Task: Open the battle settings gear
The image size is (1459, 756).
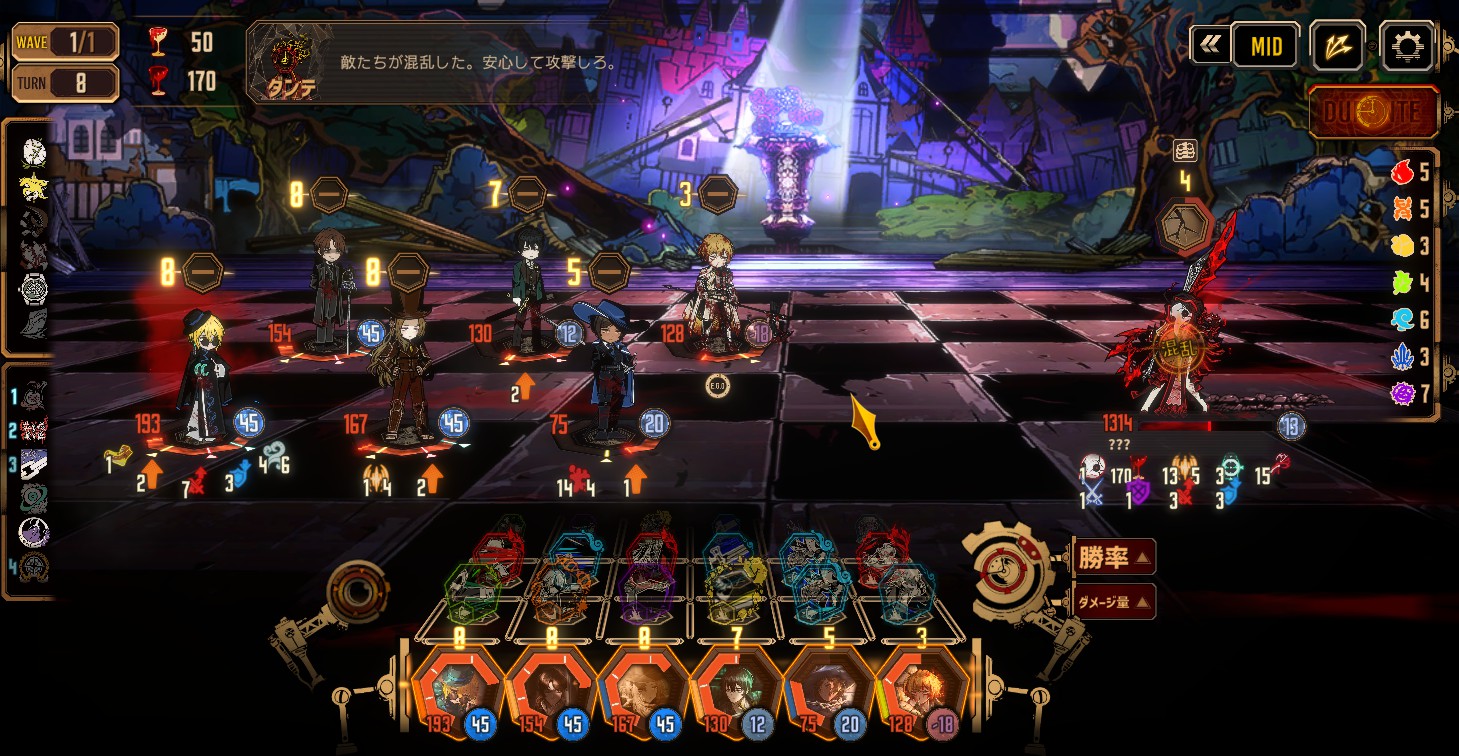Action: tap(1406, 46)
